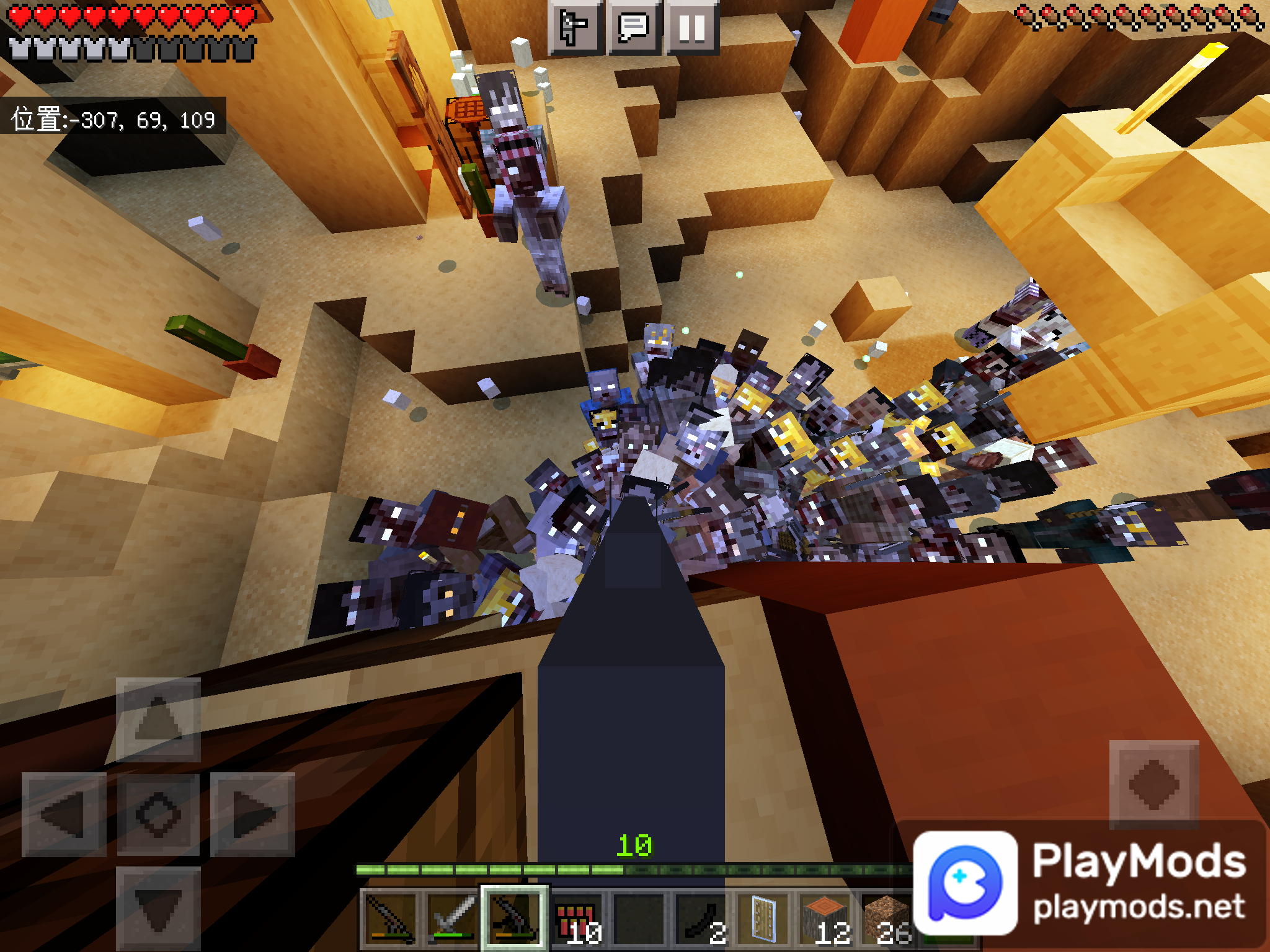
Task: Open the PlayMods overlay logo
Action: click(x=965, y=884)
